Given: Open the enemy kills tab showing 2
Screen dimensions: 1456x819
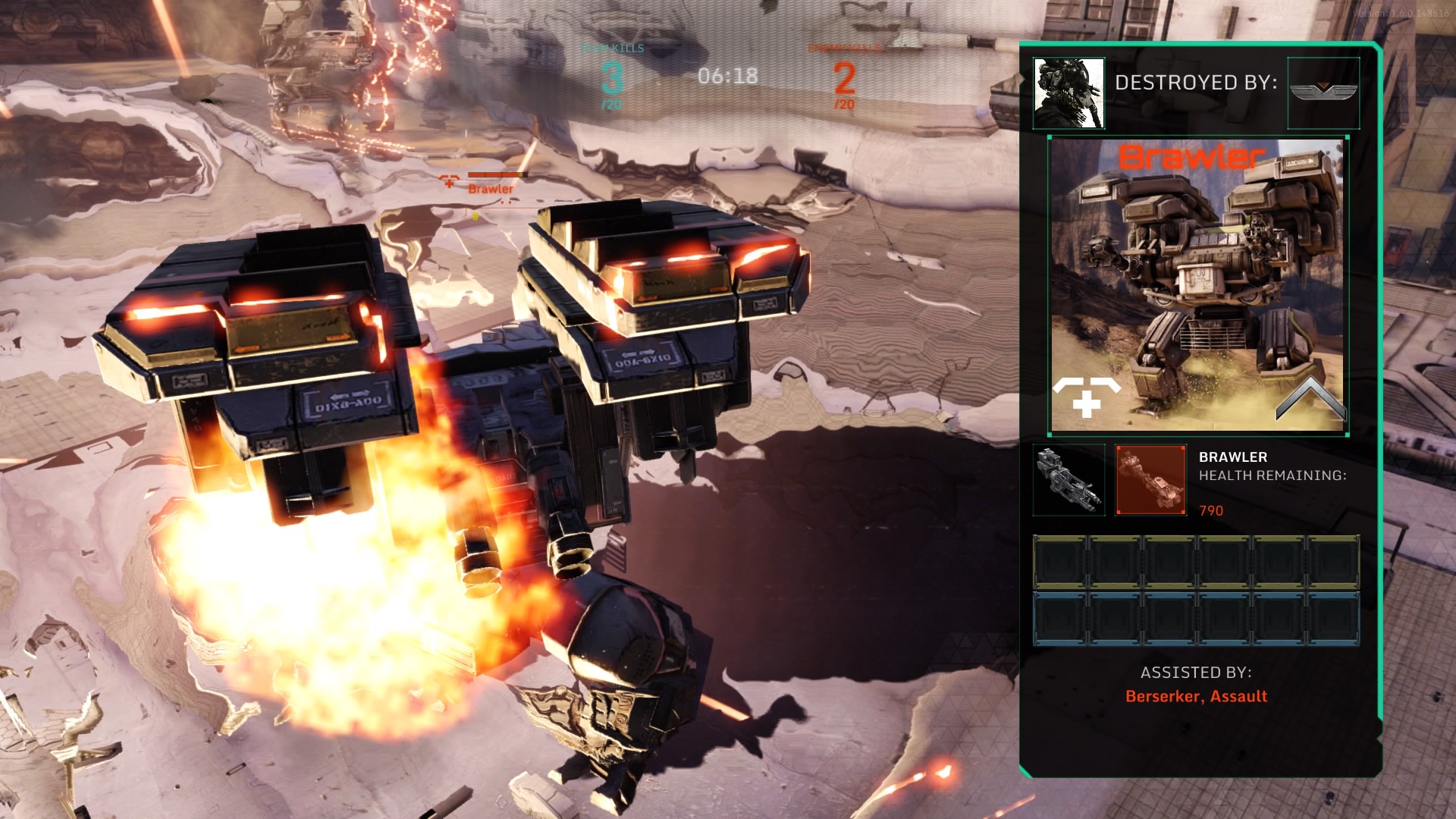Looking at the screenshot, I should (x=844, y=77).
